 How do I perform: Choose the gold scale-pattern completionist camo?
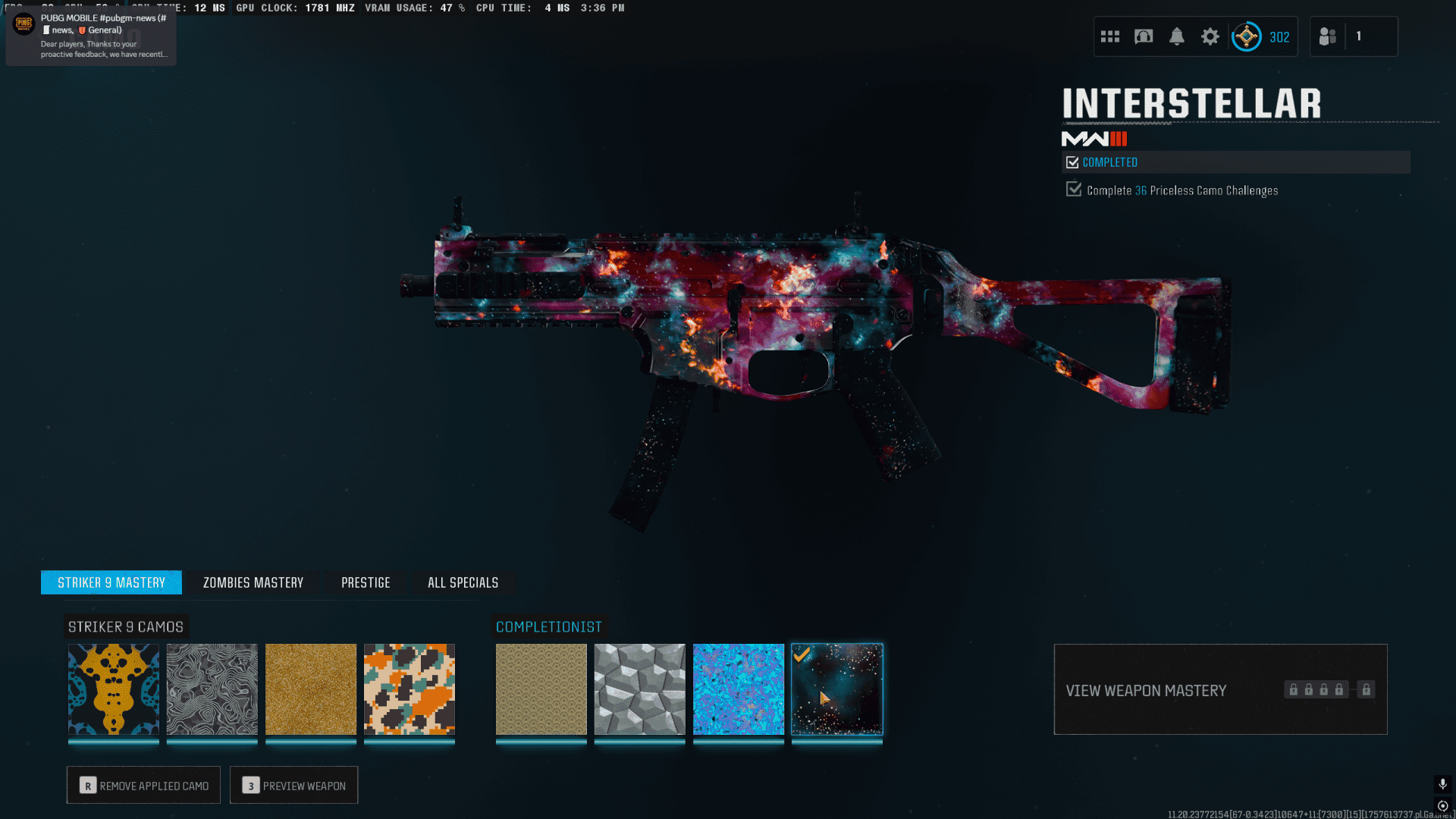[x=541, y=689]
